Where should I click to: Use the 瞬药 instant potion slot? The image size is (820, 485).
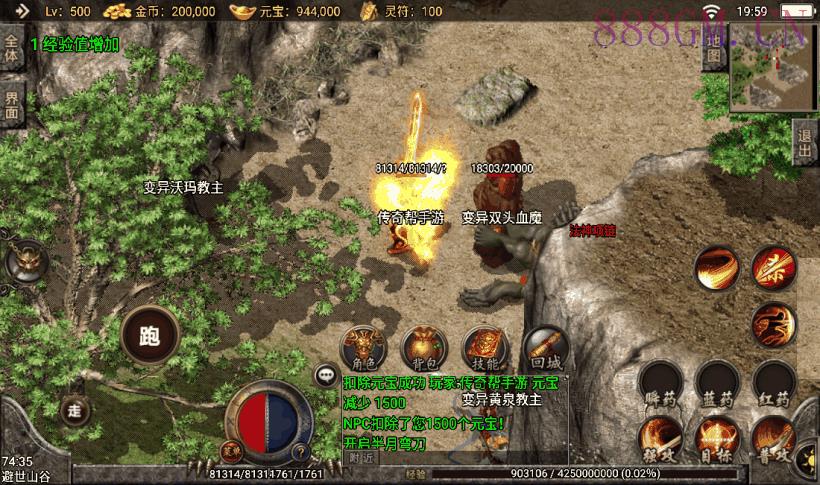click(x=660, y=385)
